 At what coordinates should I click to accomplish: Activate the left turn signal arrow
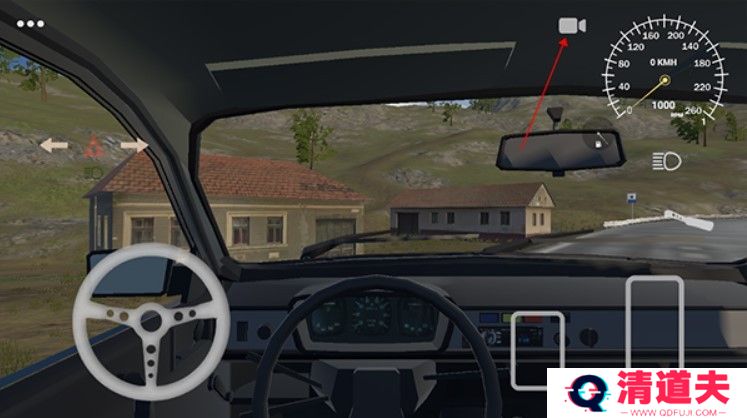click(54, 146)
